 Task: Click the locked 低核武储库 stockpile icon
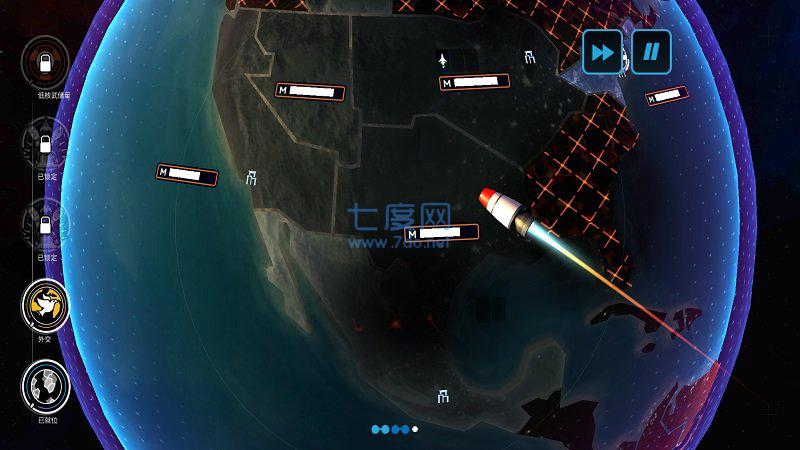tap(45, 61)
